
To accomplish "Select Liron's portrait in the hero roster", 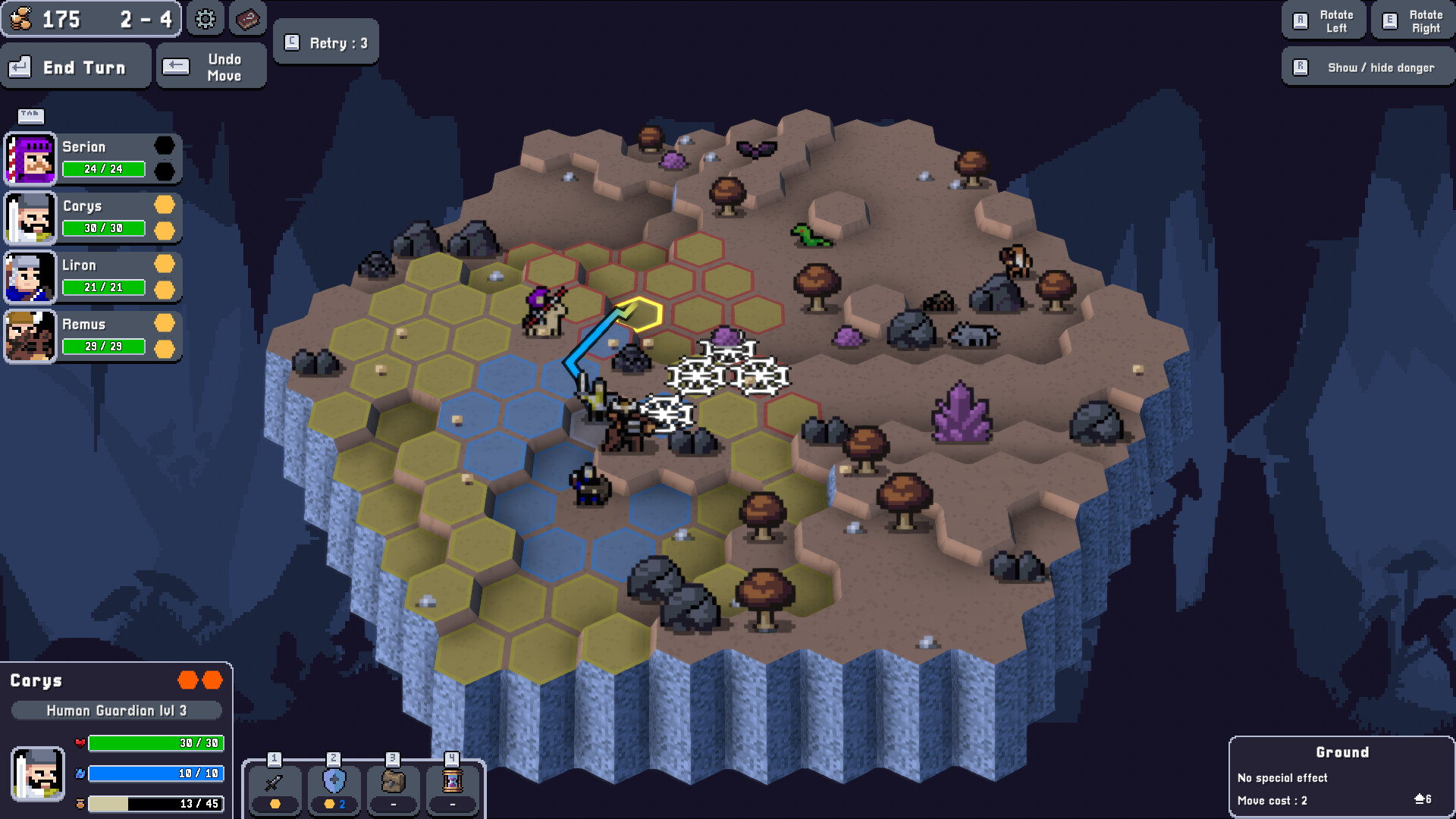I will click(x=30, y=277).
